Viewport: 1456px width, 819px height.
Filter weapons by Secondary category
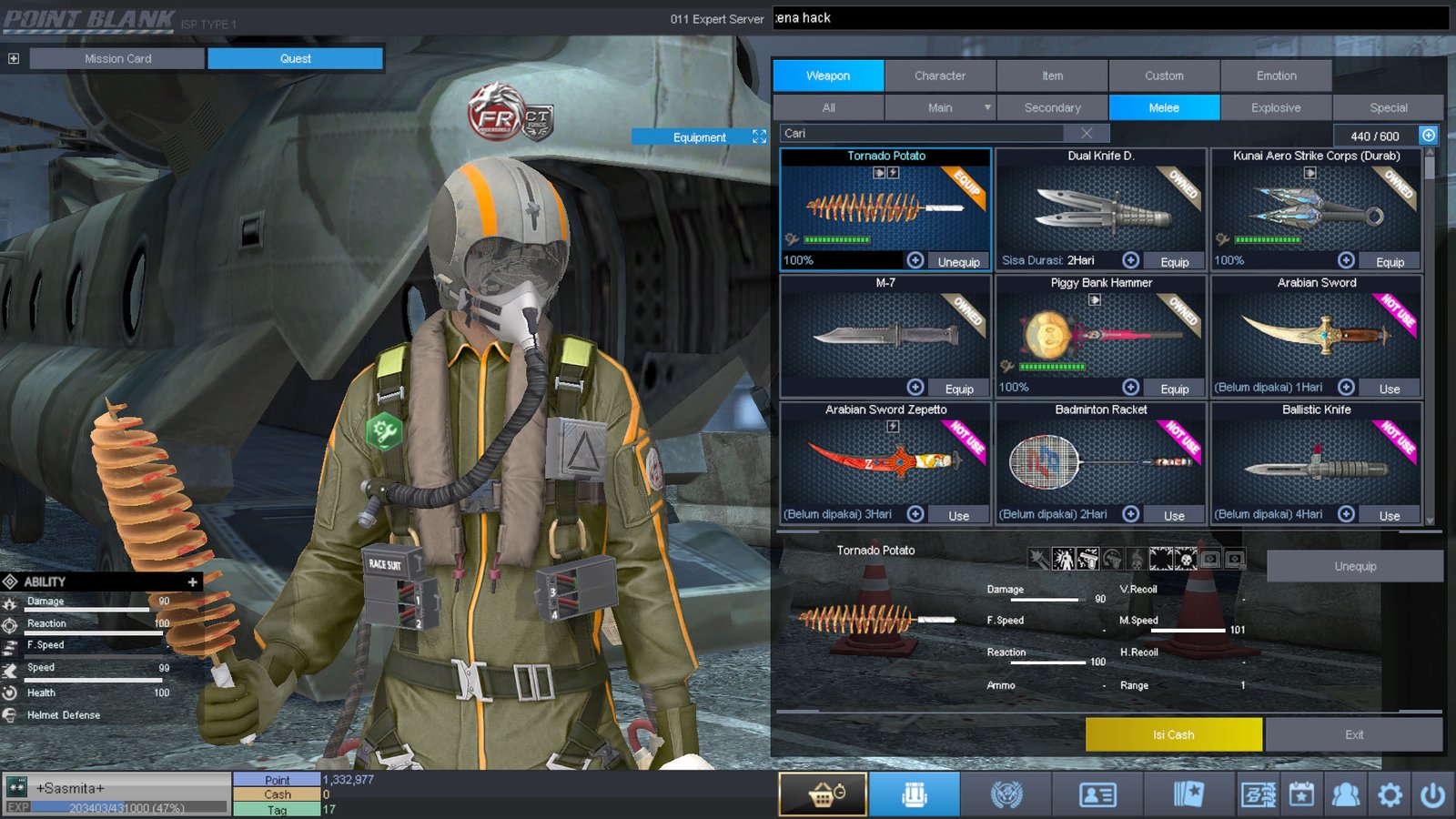1052,107
